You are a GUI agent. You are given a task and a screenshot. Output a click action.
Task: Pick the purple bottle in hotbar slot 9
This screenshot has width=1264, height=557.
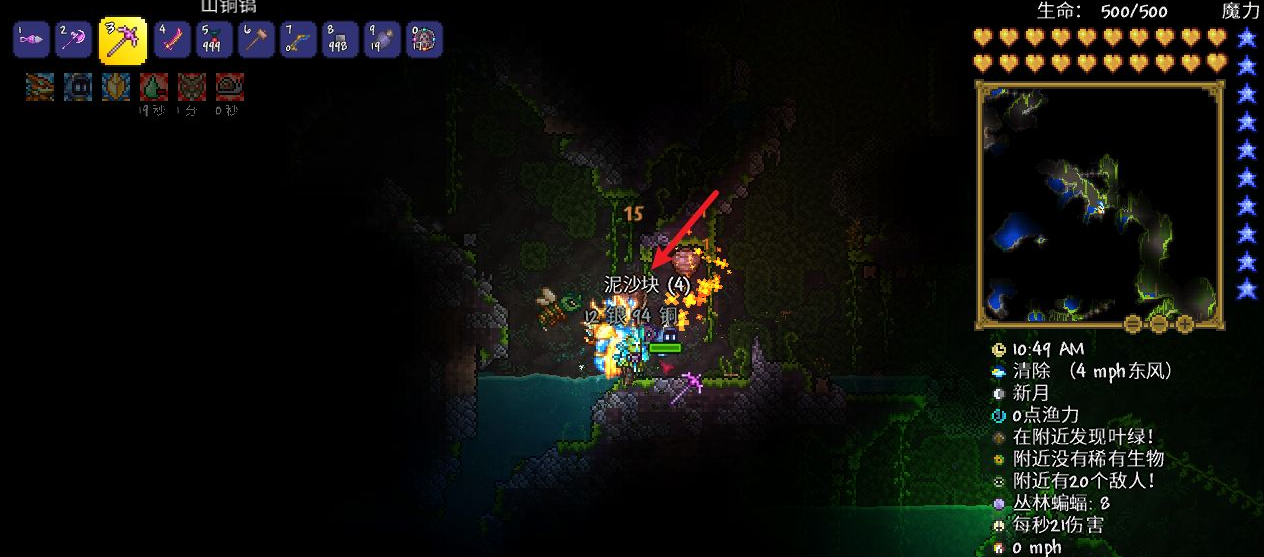point(383,41)
